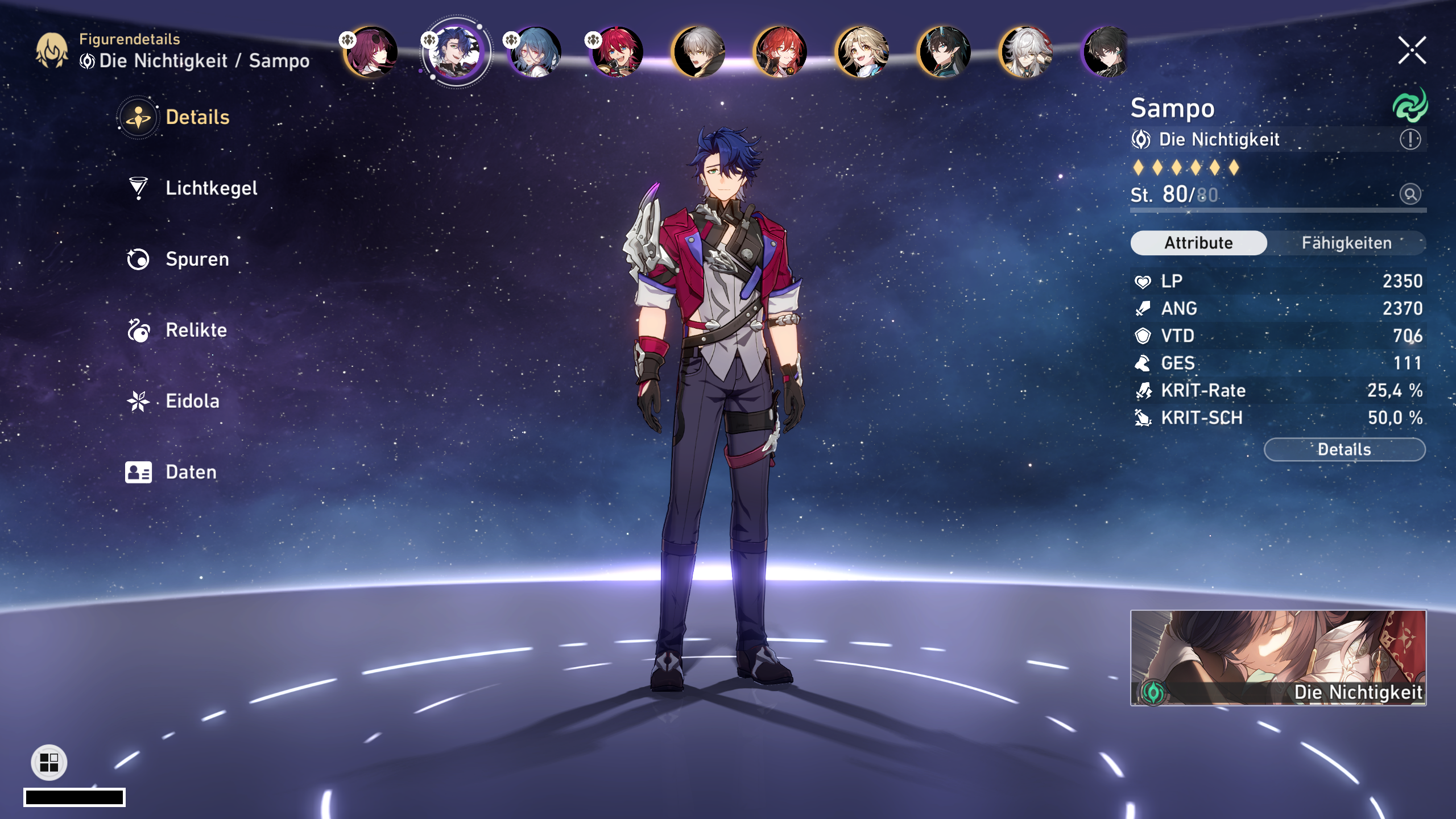Close the character details screen
Viewport: 1456px width, 819px height.
click(x=1412, y=51)
